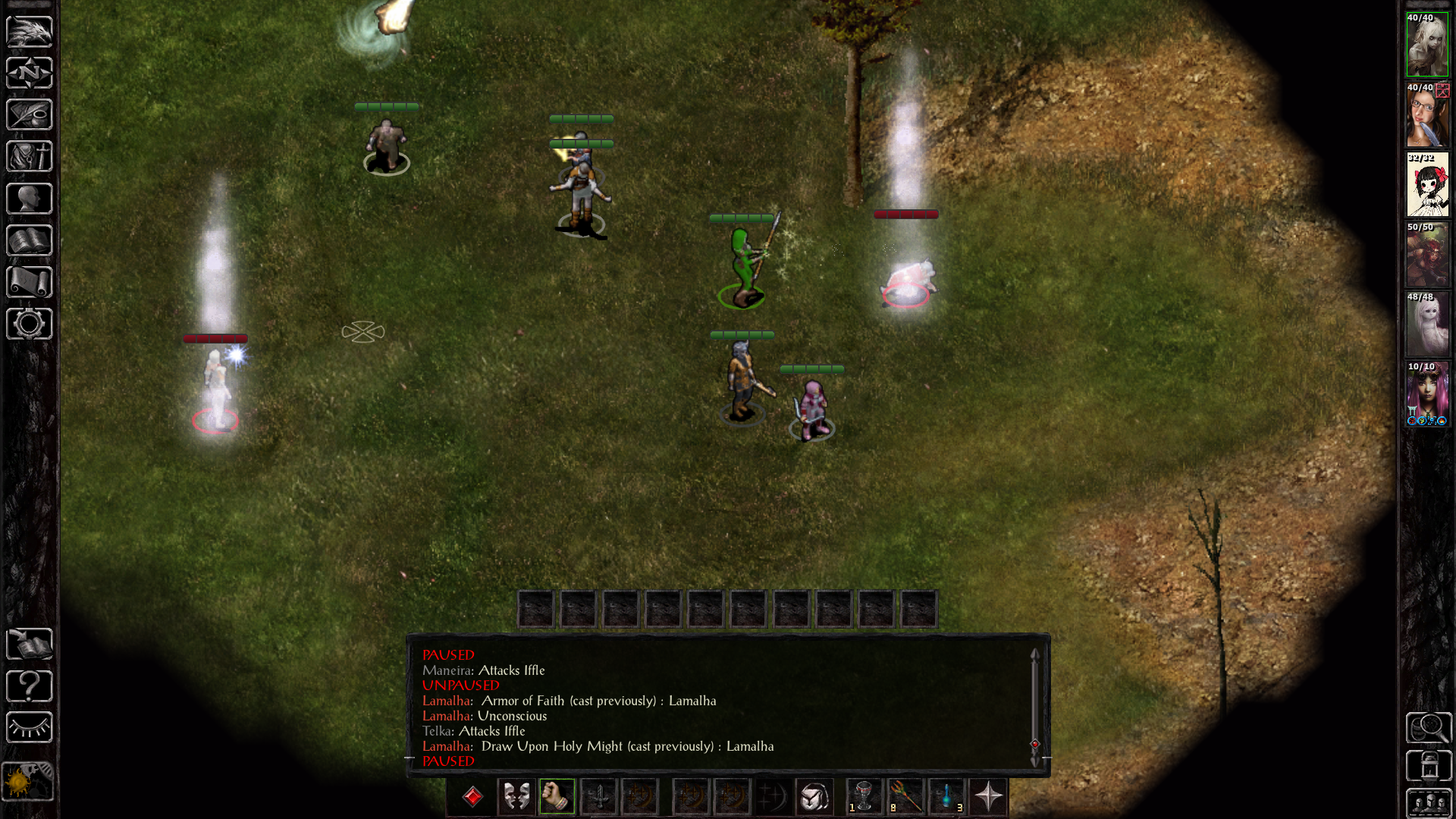
Task: Click the sun and clock pause button
Action: pos(28,781)
